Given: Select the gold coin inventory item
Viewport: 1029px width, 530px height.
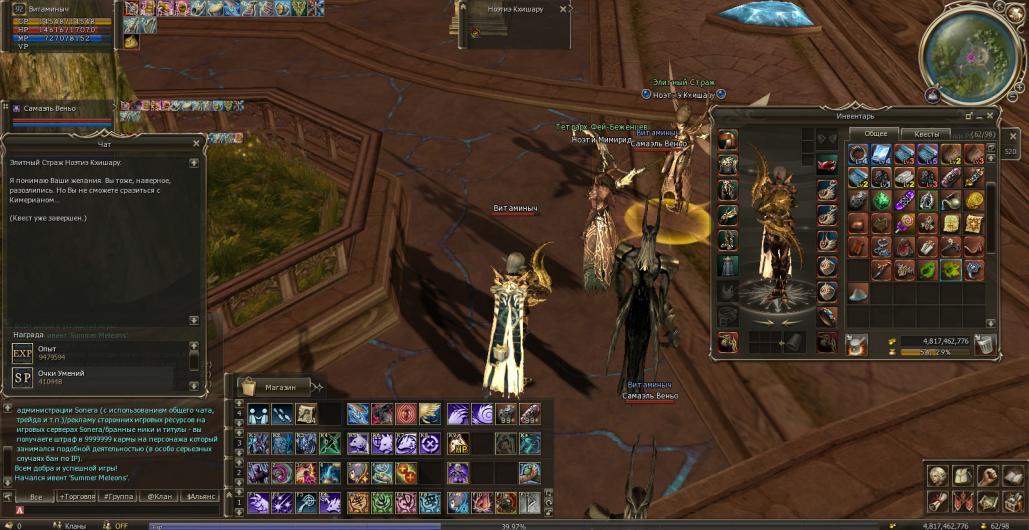Looking at the screenshot, I should [x=973, y=200].
